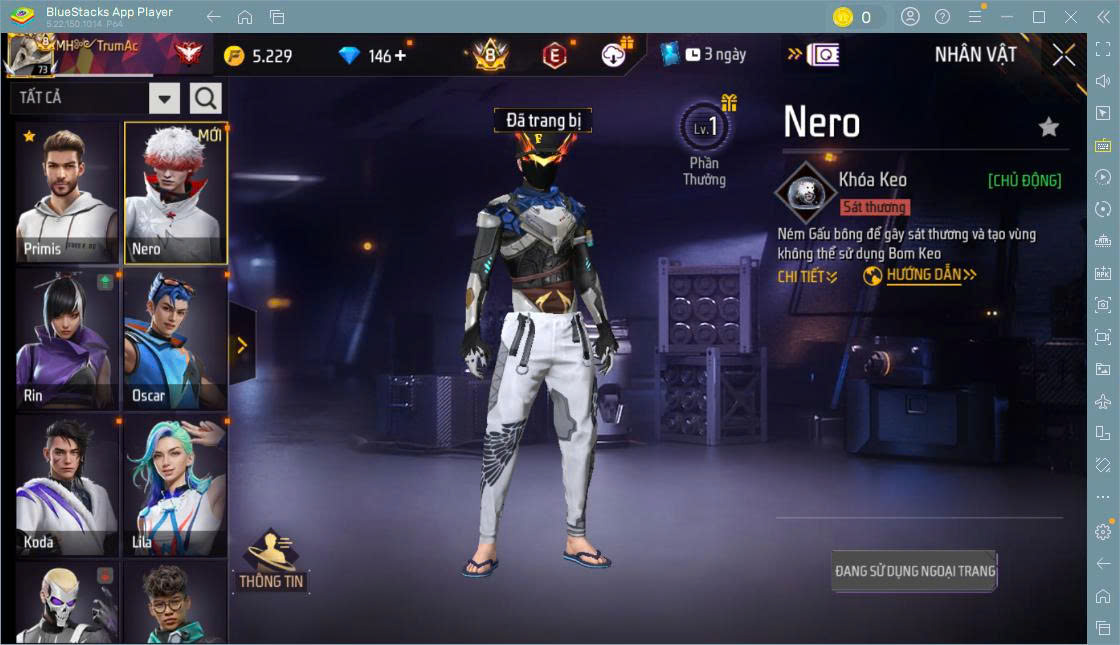Open the HƯỚNG DẪN skill guide
Image resolution: width=1120 pixels, height=645 pixels.
pos(920,275)
